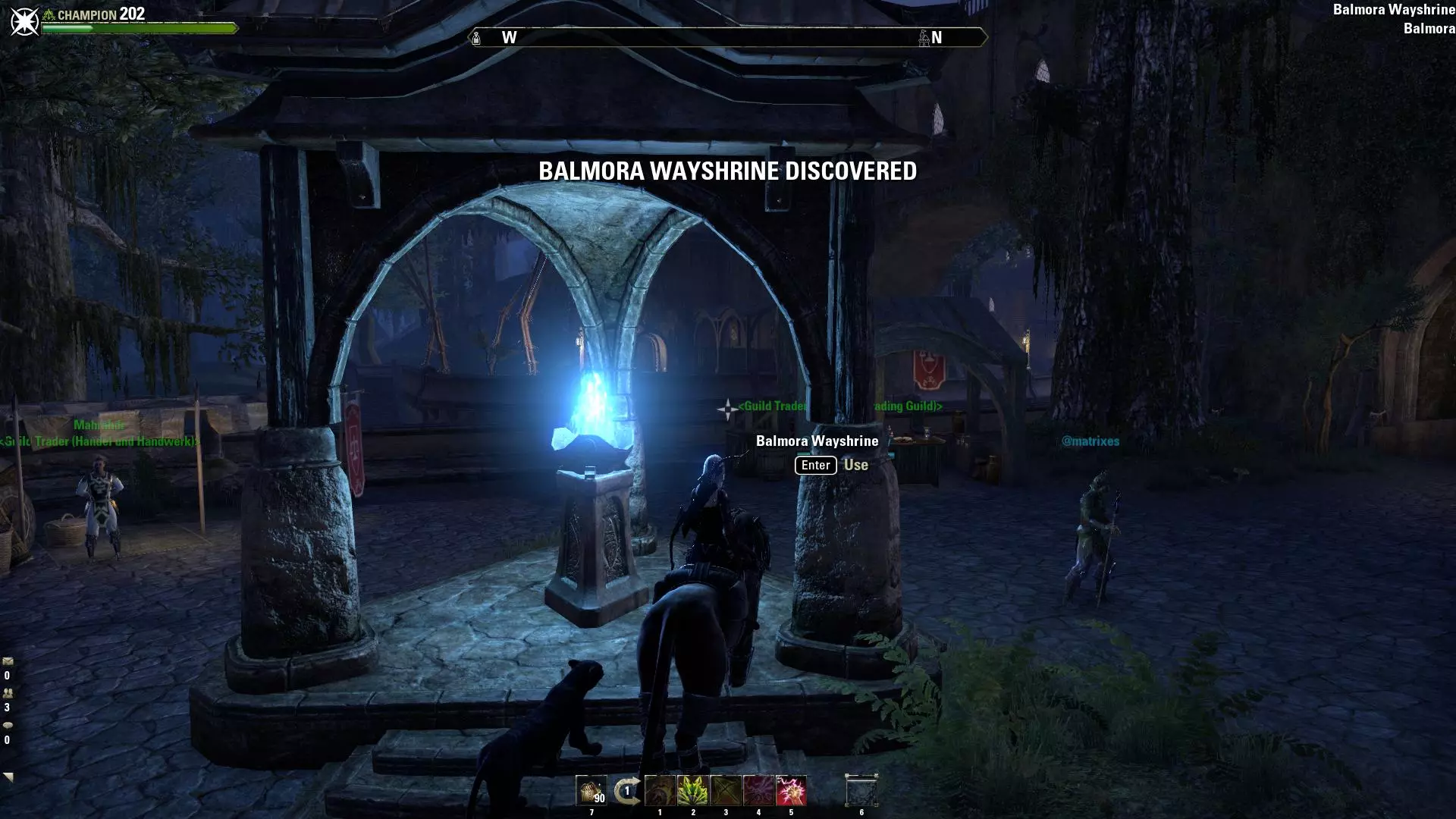Select the Balmora Wayshrine quest tracker entry

pyautogui.click(x=1393, y=10)
